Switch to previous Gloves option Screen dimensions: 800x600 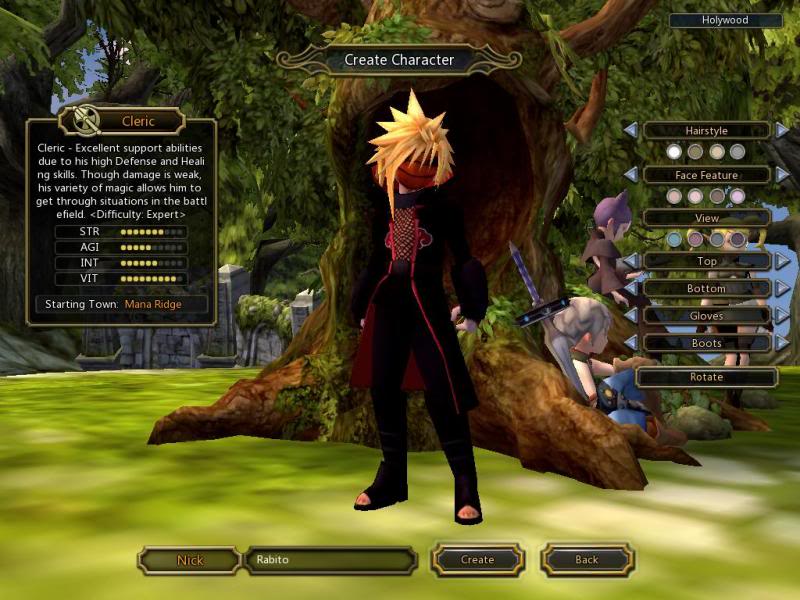coord(630,316)
